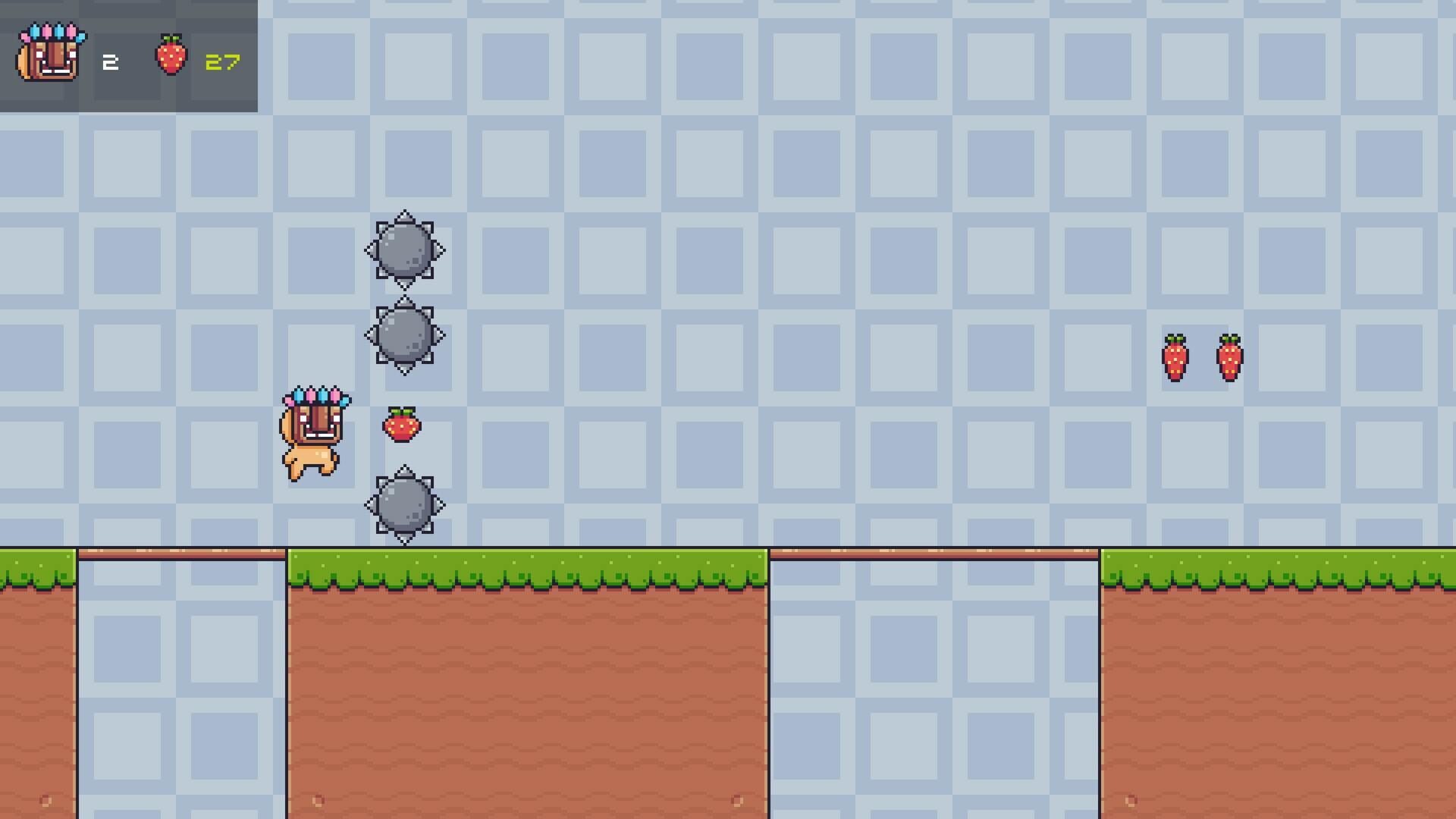Image resolution: width=1456 pixels, height=819 pixels.
Task: Click the topmost spiked ball obstacle
Action: 406,250
